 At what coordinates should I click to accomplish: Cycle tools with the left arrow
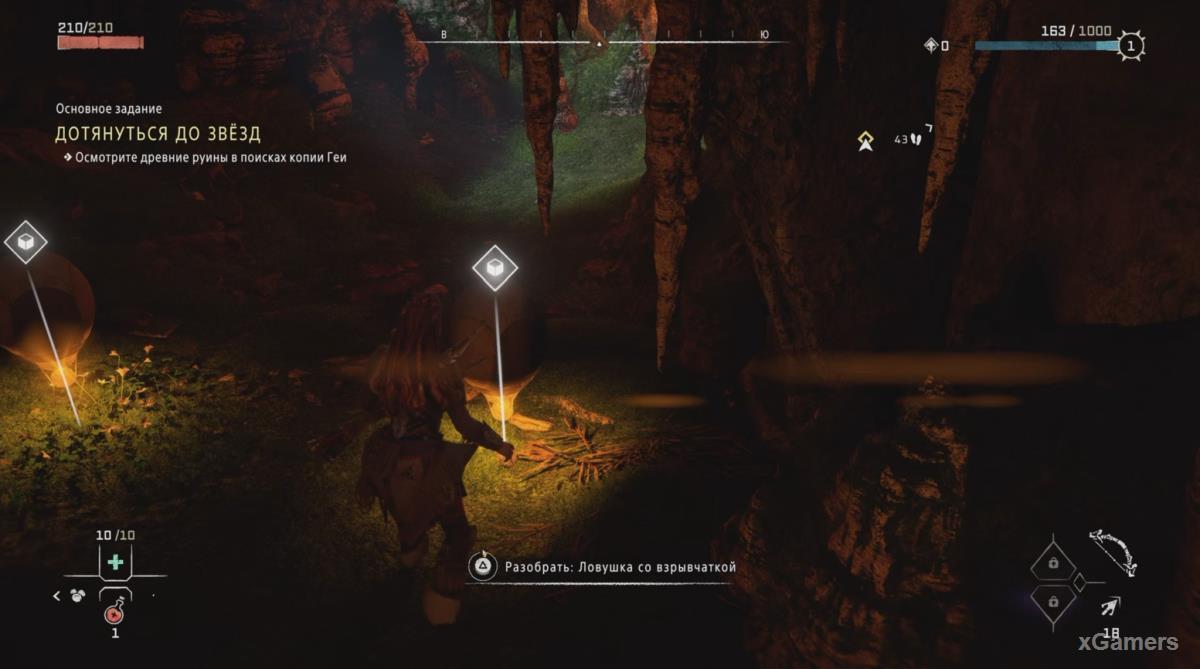coord(56,596)
